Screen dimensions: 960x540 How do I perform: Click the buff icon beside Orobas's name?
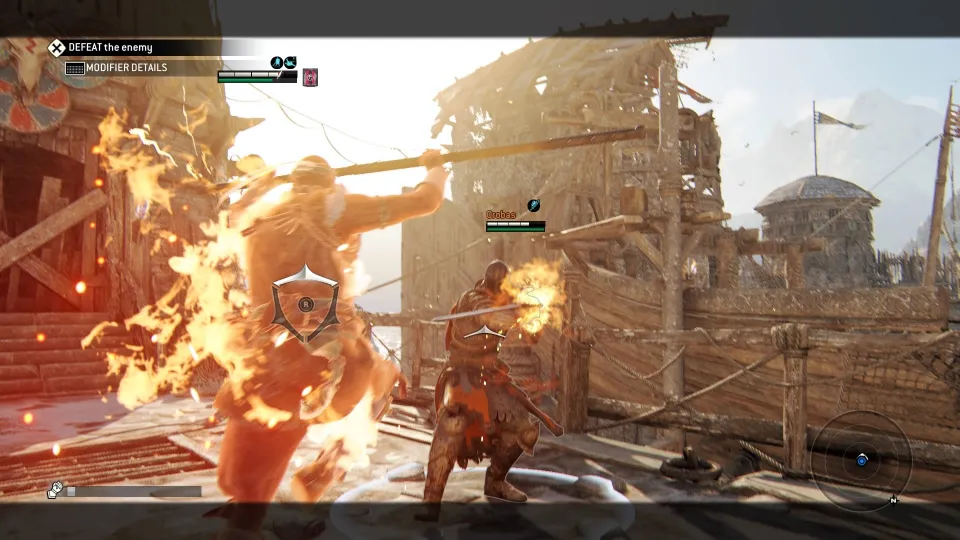point(534,205)
